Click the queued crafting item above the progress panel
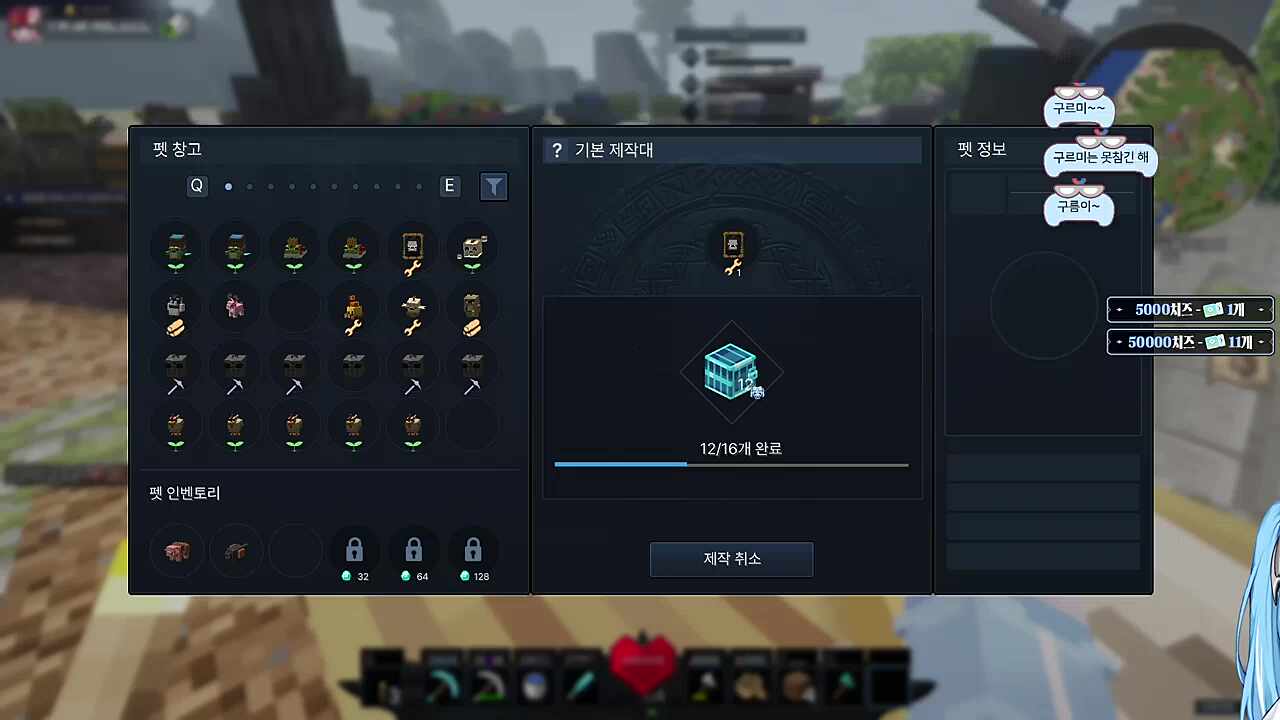Viewport: 1280px width, 720px height. coord(731,250)
